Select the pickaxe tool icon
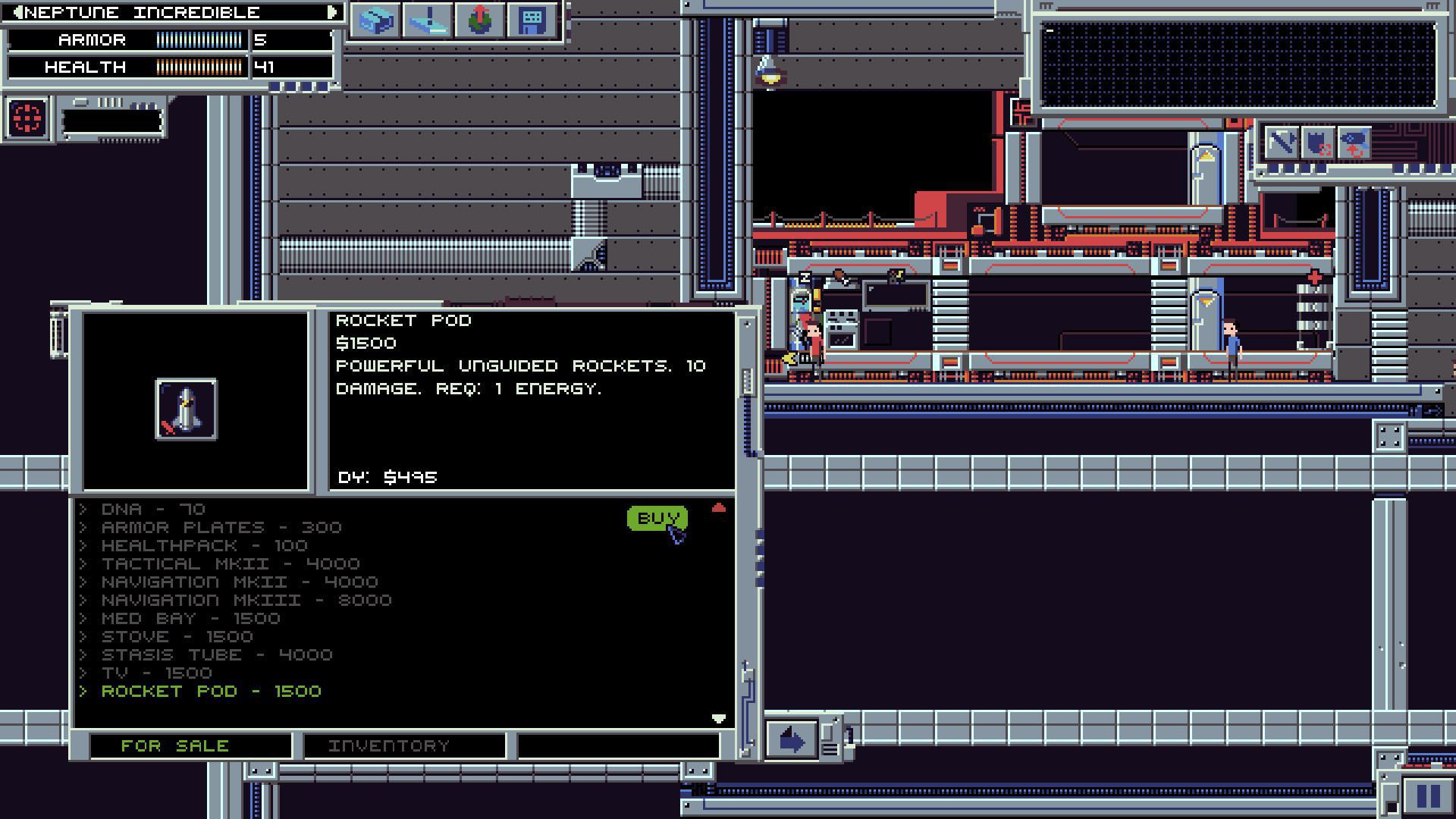 click(x=1281, y=144)
